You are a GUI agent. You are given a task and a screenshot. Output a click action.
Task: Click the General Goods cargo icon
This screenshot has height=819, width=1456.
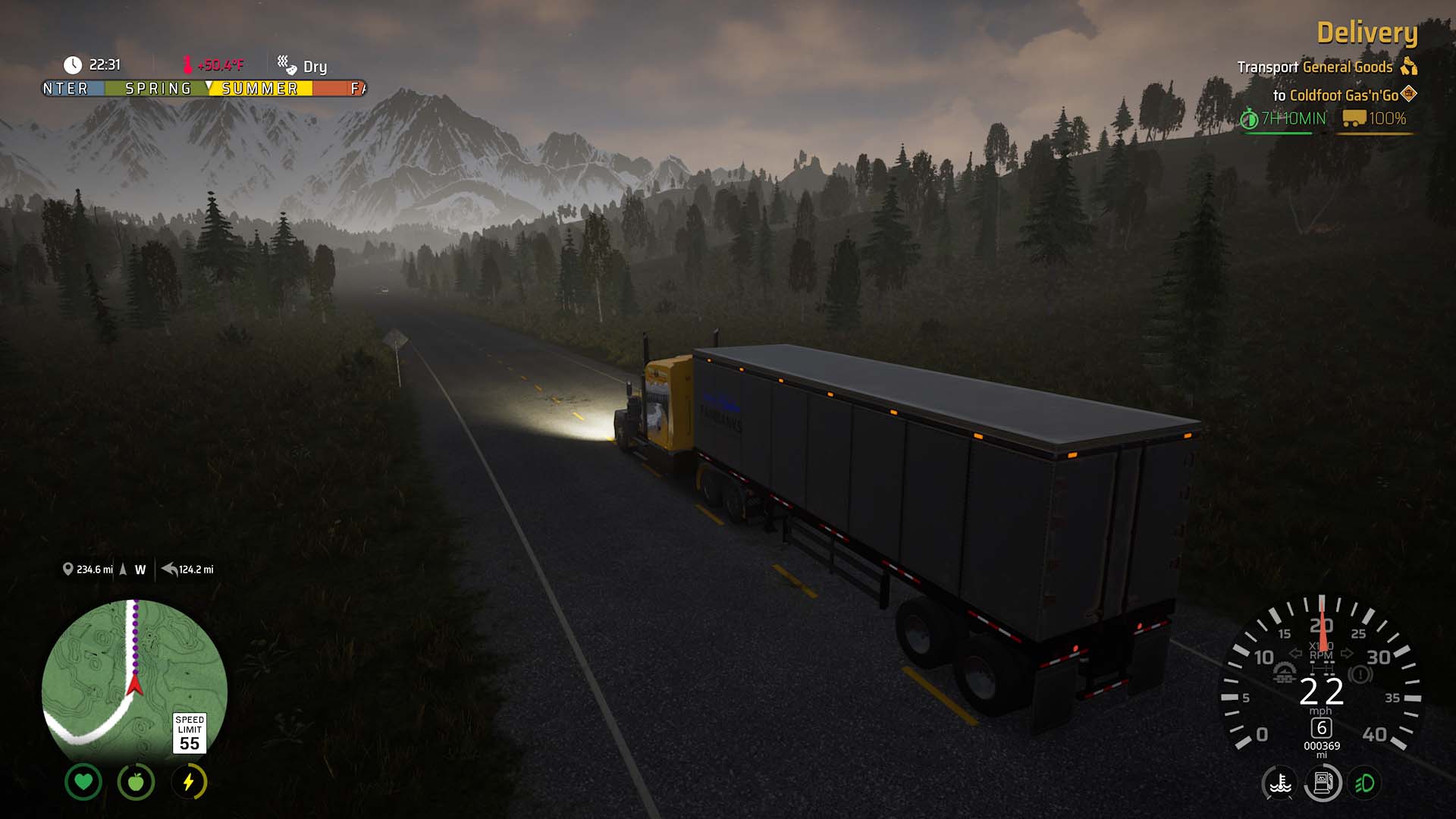click(x=1409, y=67)
